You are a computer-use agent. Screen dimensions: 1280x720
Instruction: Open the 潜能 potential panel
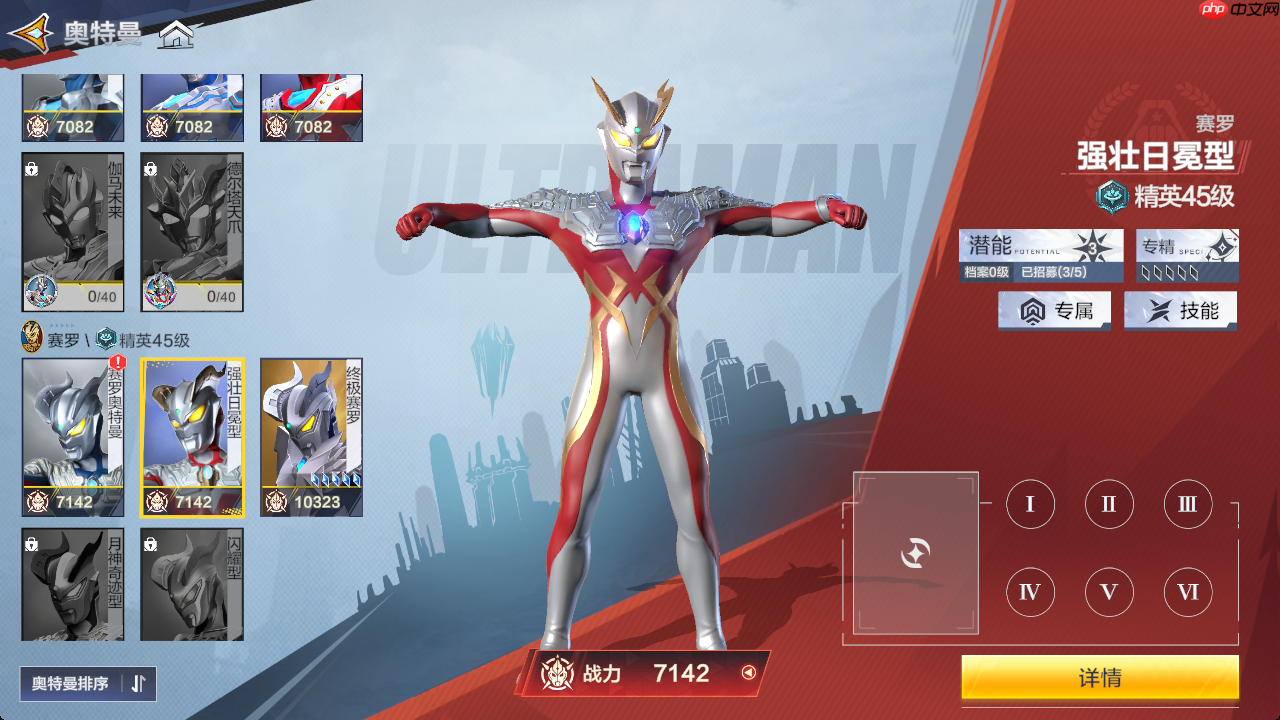click(1040, 255)
